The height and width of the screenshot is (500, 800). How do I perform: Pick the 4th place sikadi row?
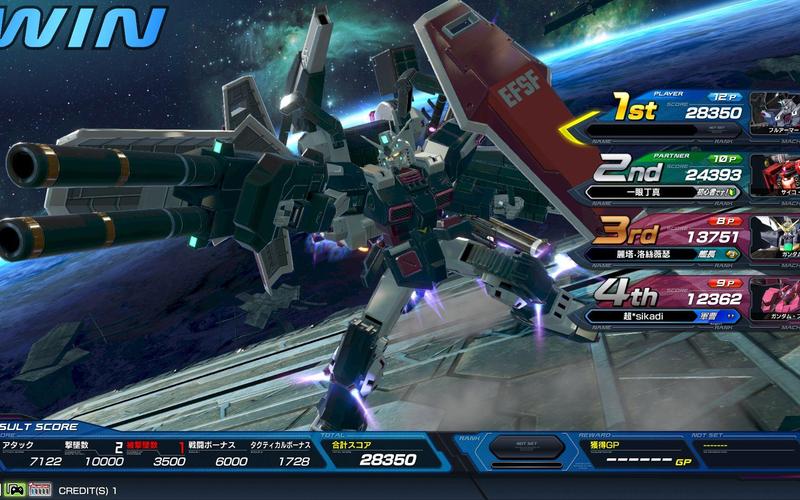click(665, 299)
